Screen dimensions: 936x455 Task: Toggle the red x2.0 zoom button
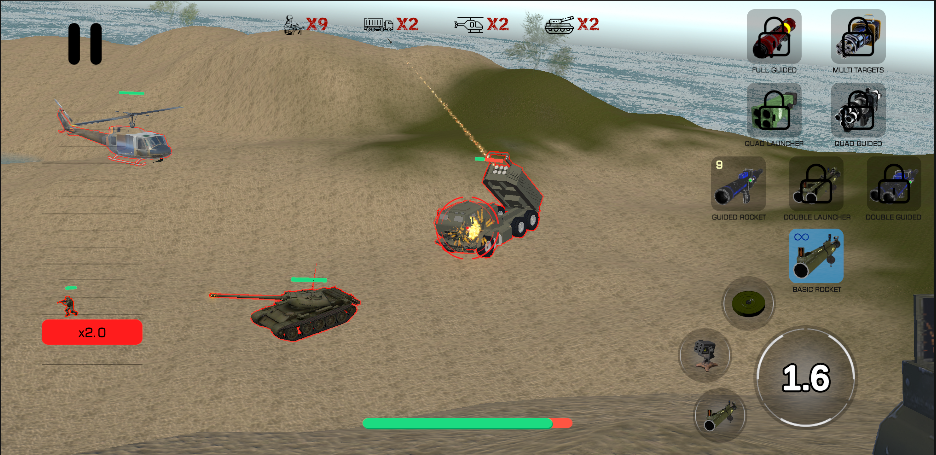pos(92,332)
